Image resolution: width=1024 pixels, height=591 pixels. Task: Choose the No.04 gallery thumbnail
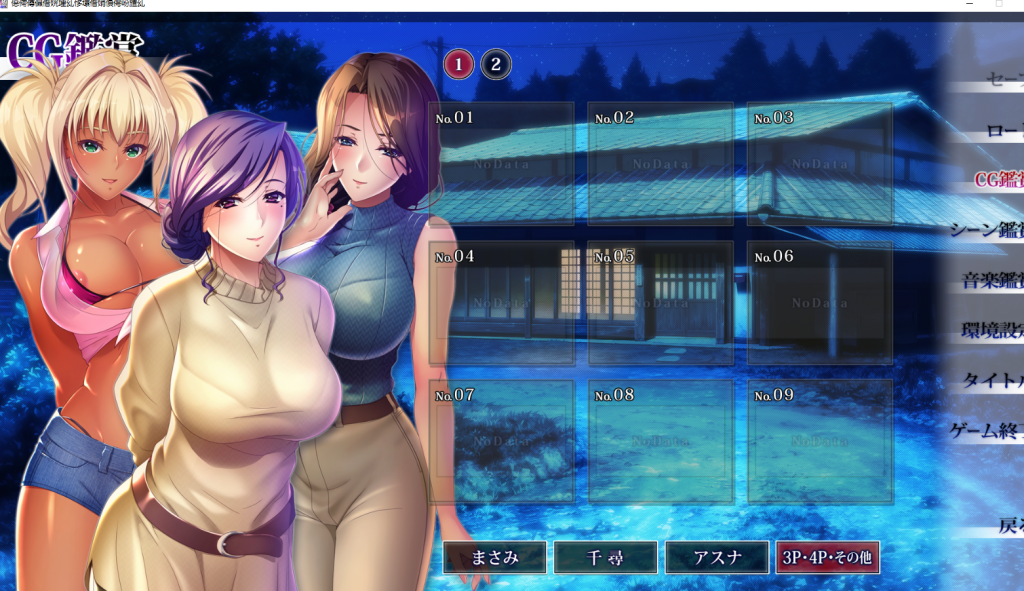(x=501, y=302)
